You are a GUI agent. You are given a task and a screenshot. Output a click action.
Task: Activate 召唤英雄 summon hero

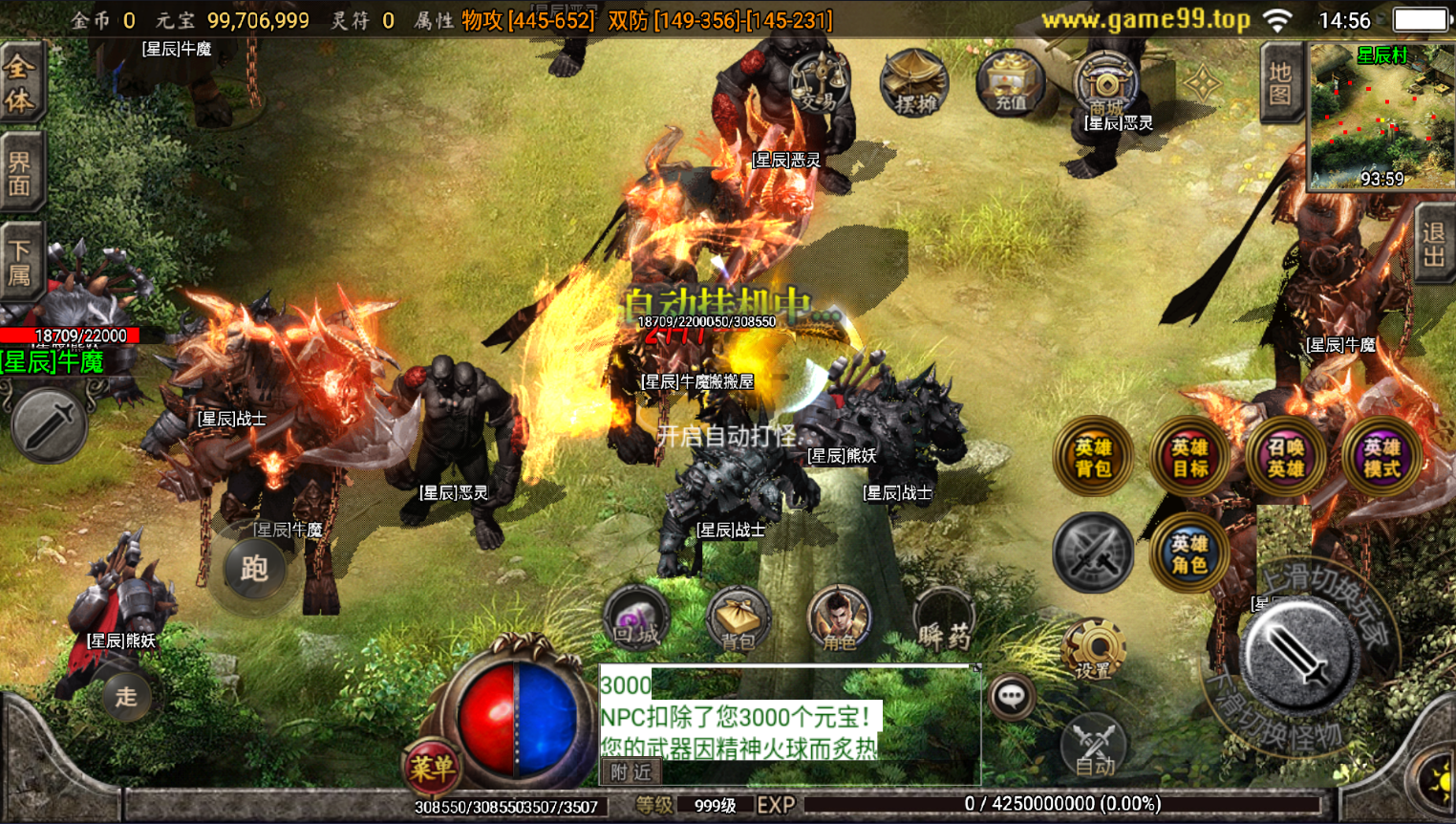click(1285, 457)
